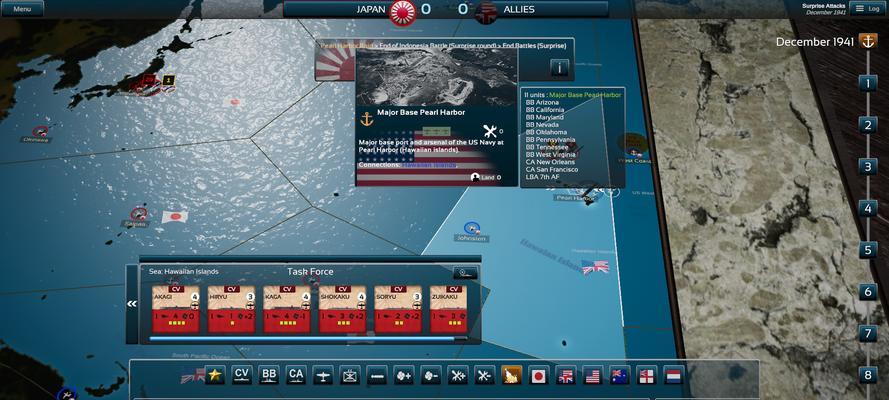Toggle the BB battleship filter
Image resolution: width=889 pixels, height=400 pixels.
(x=269, y=375)
